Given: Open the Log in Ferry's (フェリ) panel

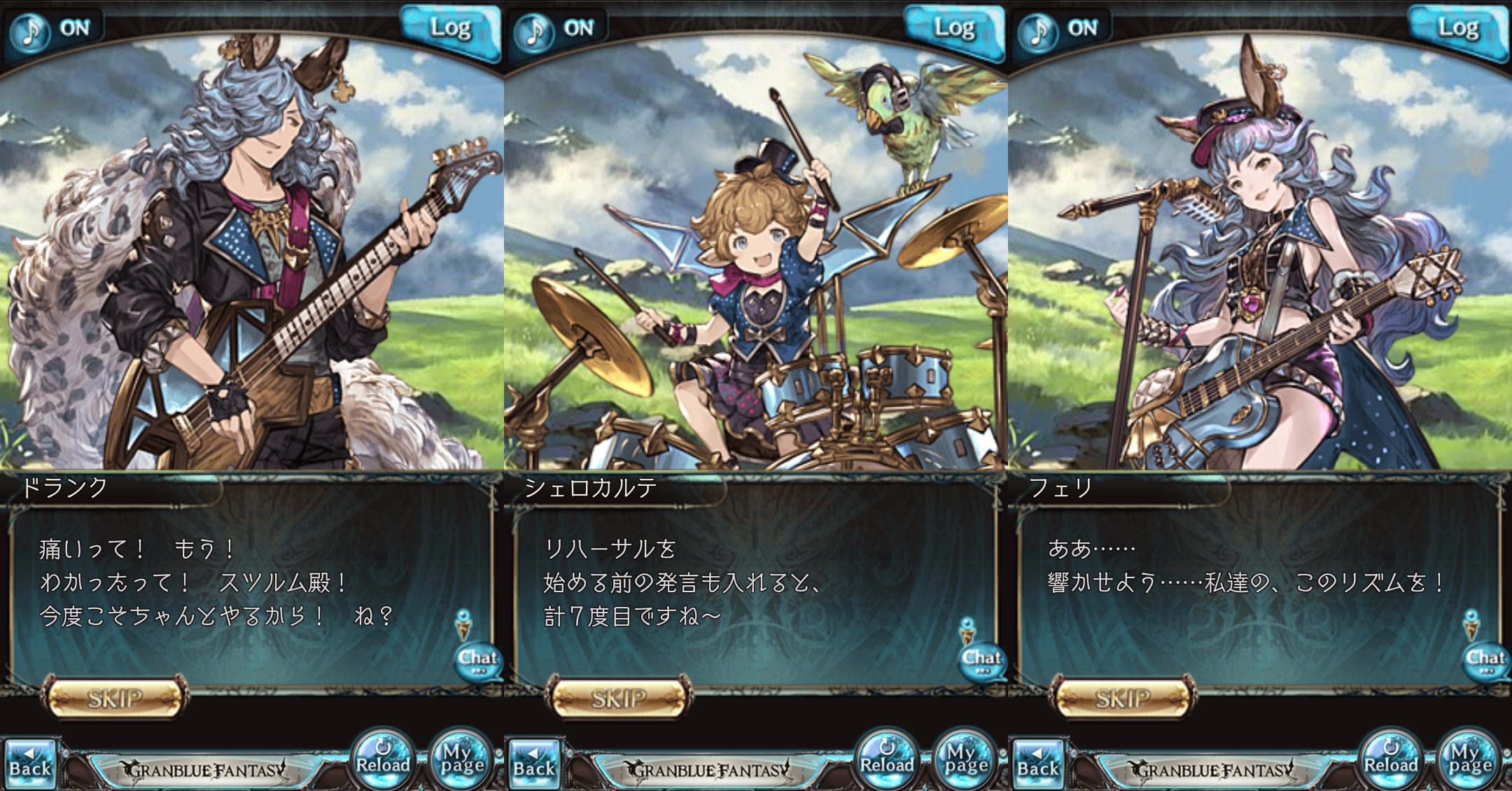Looking at the screenshot, I should point(1458,29).
